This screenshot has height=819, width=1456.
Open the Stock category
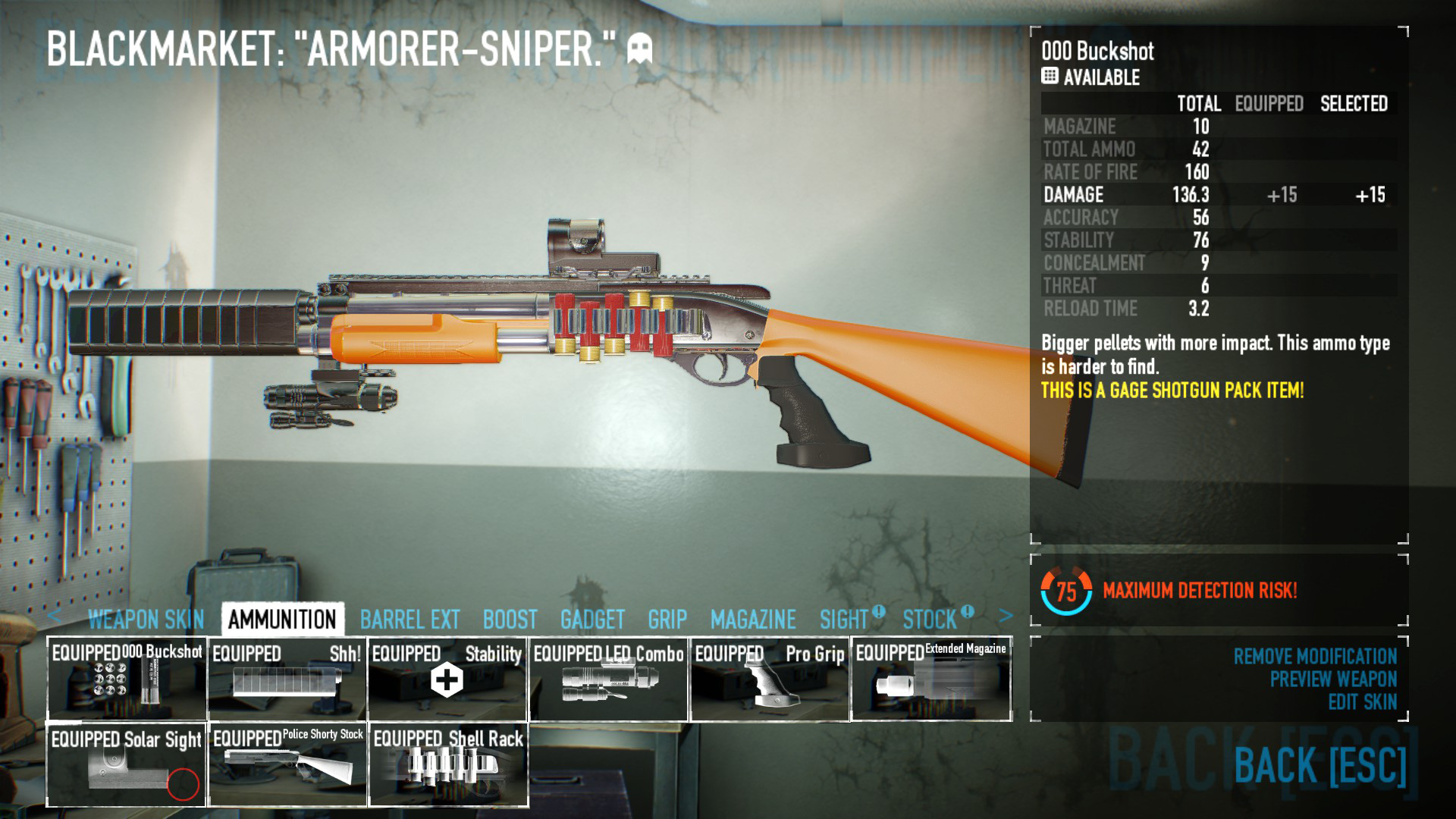[x=930, y=620]
